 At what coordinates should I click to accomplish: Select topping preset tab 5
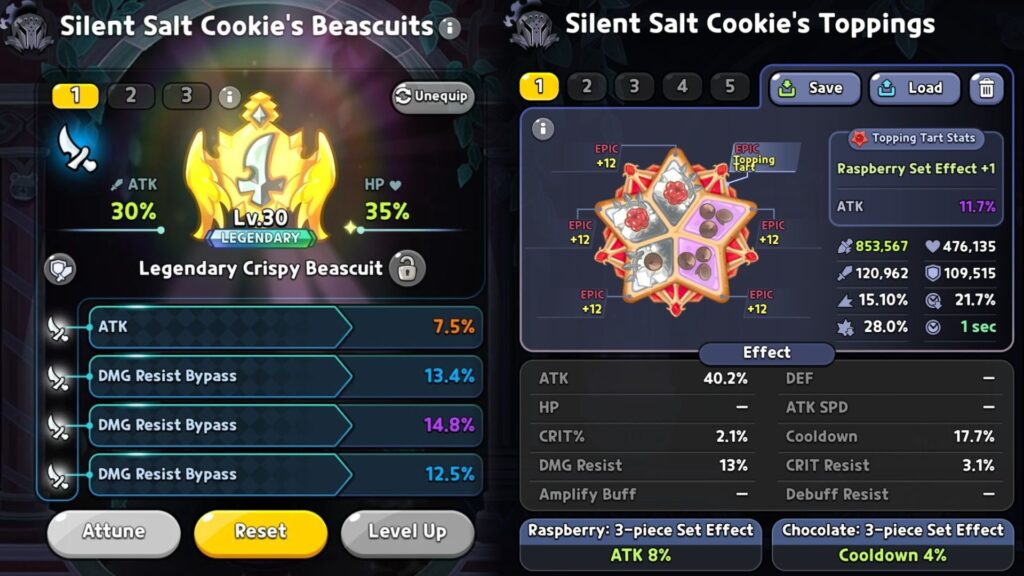tap(729, 87)
